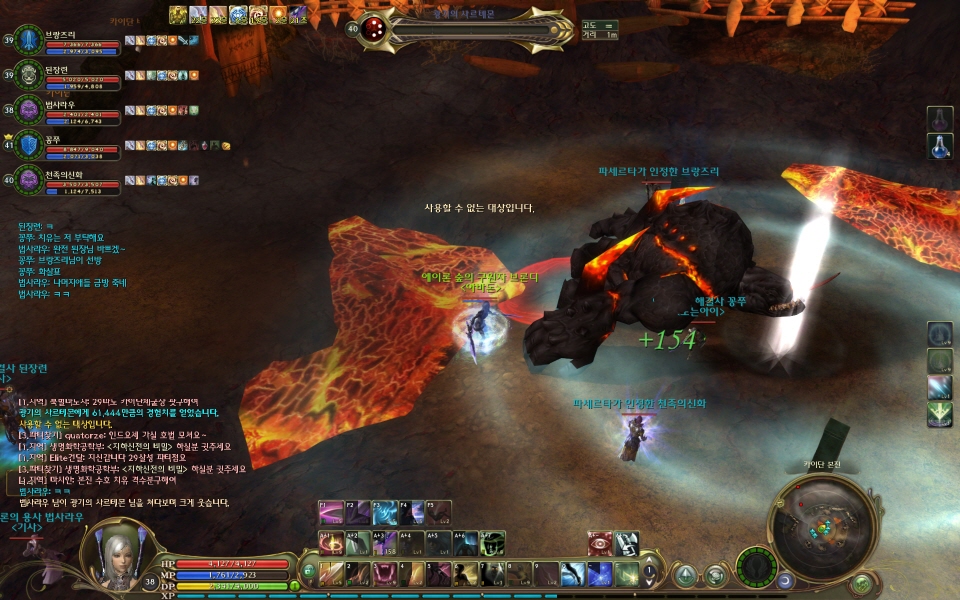Activate the red eye skill icon
Image resolution: width=960 pixels, height=600 pixels.
(600, 543)
